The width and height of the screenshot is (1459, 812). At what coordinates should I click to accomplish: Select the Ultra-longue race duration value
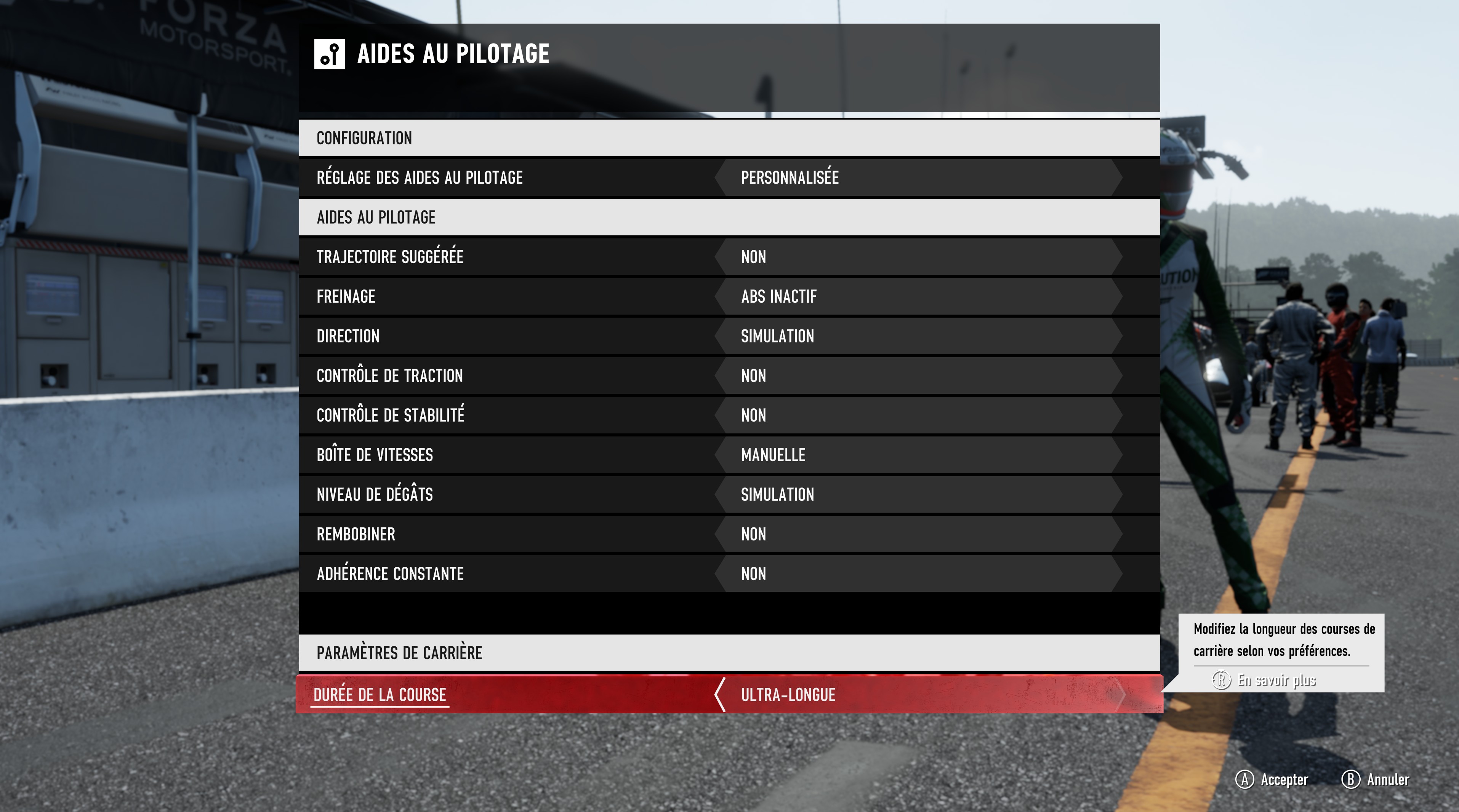coord(788,695)
